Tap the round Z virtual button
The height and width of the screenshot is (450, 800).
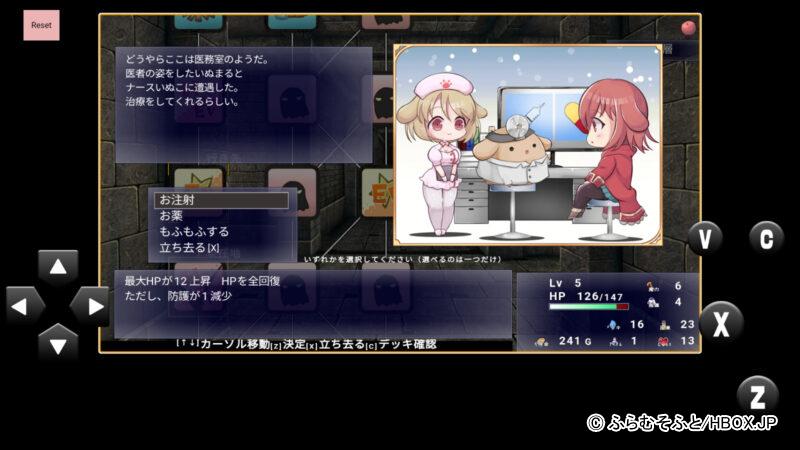click(x=757, y=394)
